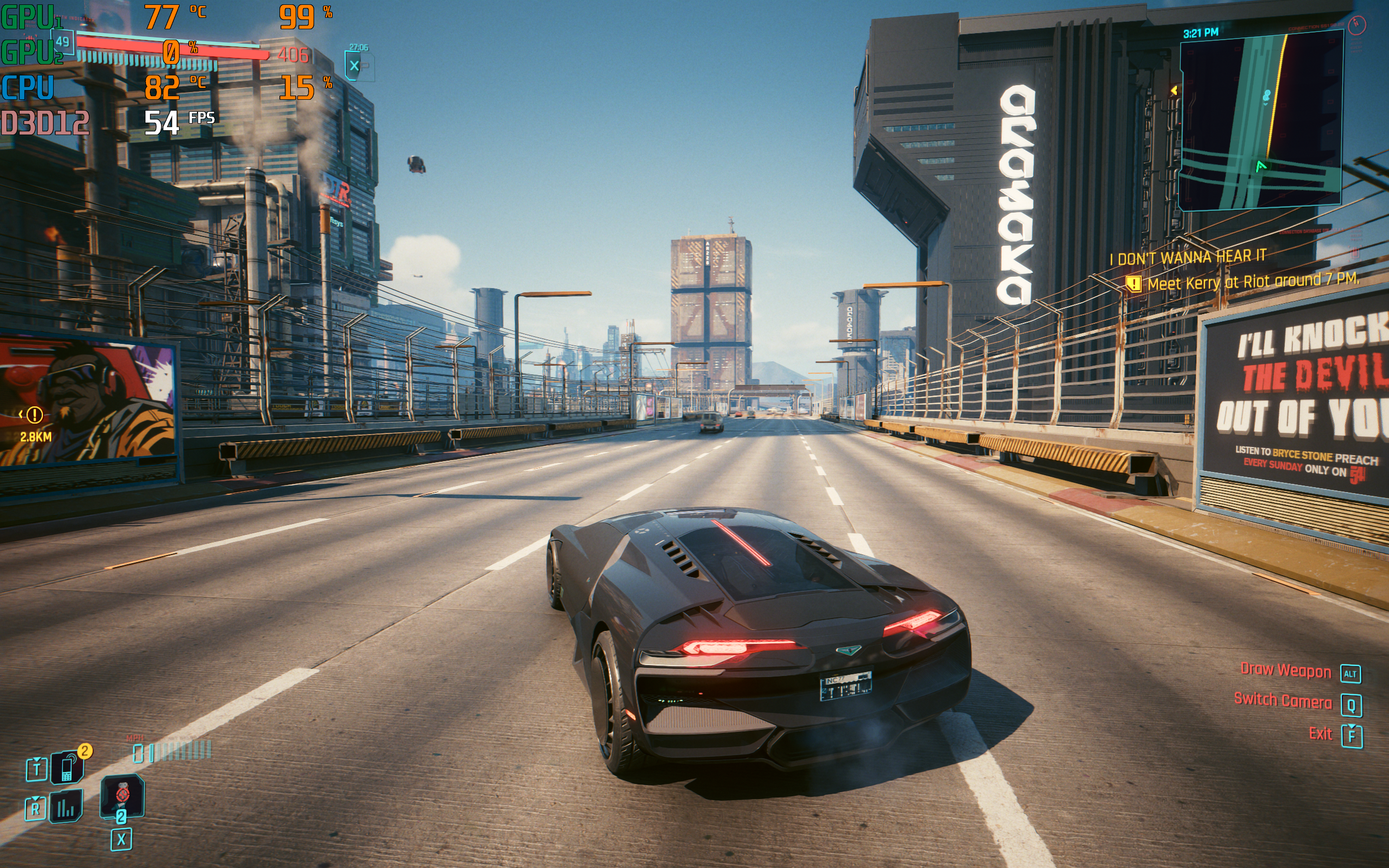Open the minimap in the corner
The width and height of the screenshot is (1389, 868).
tap(1260, 122)
